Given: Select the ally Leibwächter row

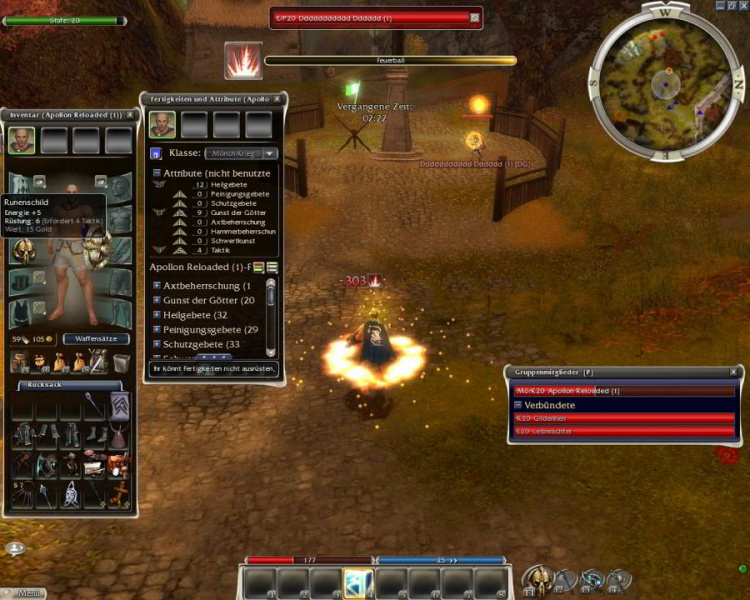Looking at the screenshot, I should (x=624, y=431).
